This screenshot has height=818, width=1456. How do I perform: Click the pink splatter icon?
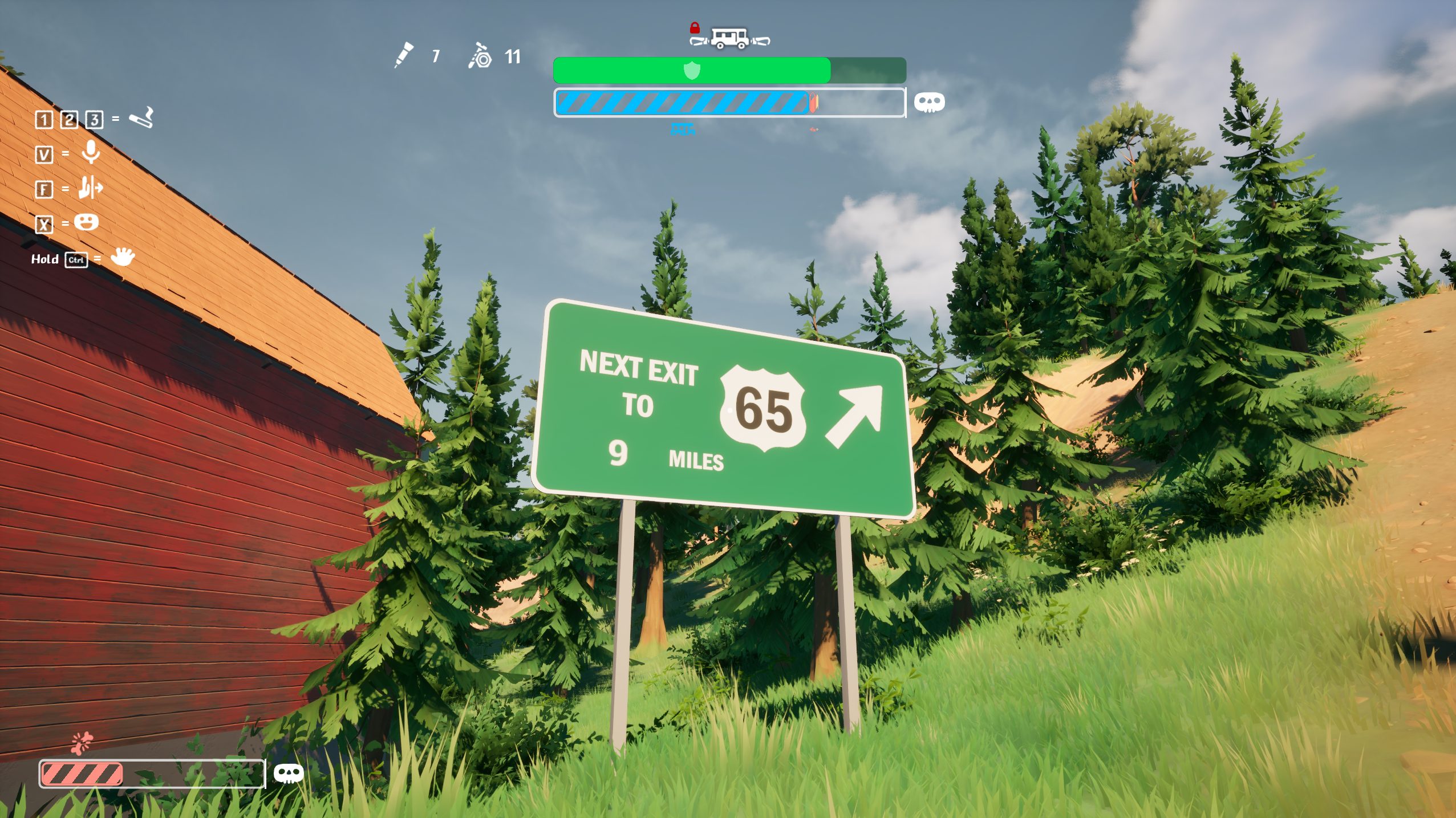(82, 742)
